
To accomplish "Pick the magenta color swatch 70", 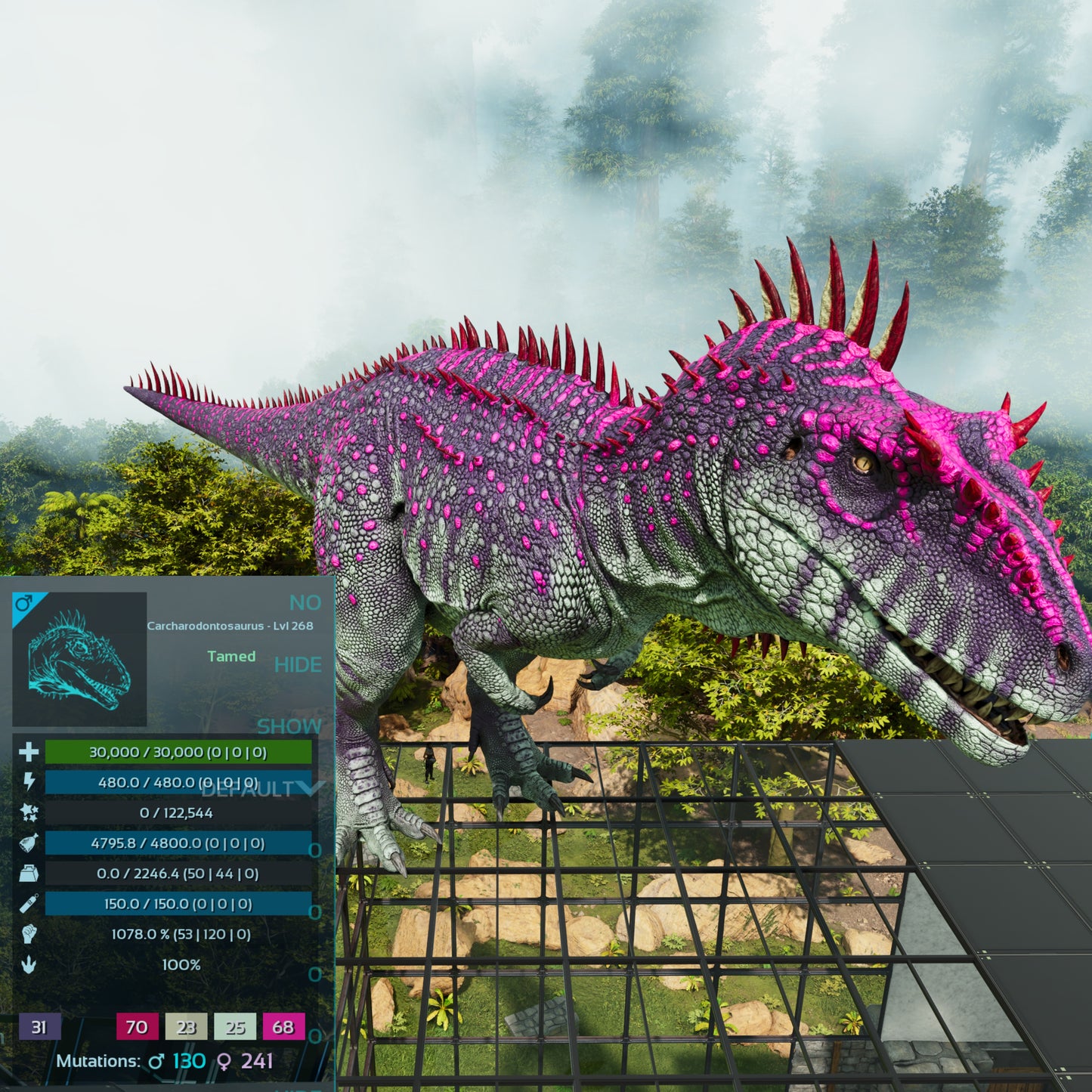I will (x=137, y=1027).
